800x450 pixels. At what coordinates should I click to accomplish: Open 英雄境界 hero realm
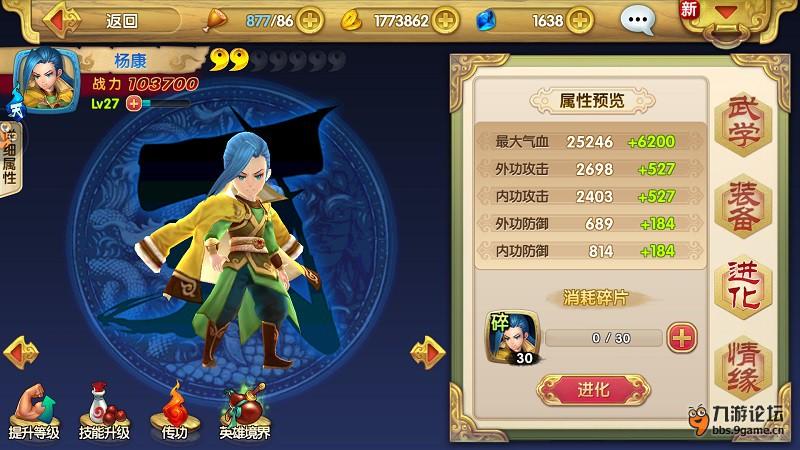(x=245, y=410)
